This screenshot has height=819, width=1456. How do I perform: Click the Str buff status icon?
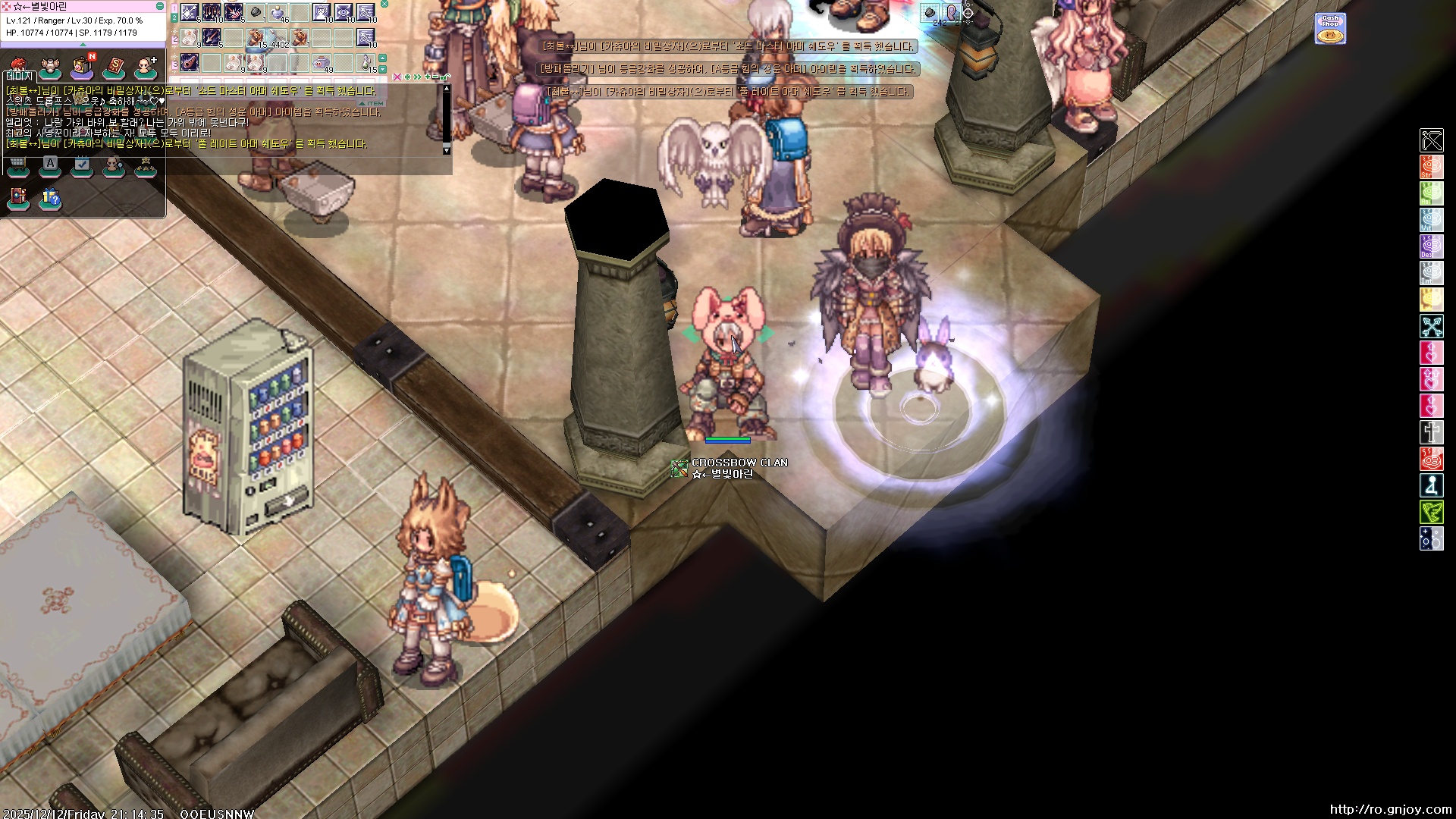click(x=1431, y=167)
